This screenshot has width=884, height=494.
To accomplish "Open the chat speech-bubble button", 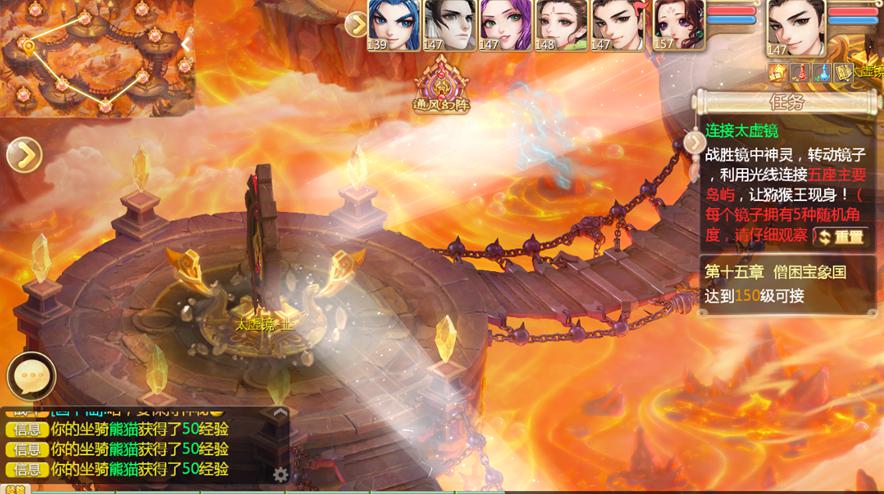I will pyautogui.click(x=30, y=377).
